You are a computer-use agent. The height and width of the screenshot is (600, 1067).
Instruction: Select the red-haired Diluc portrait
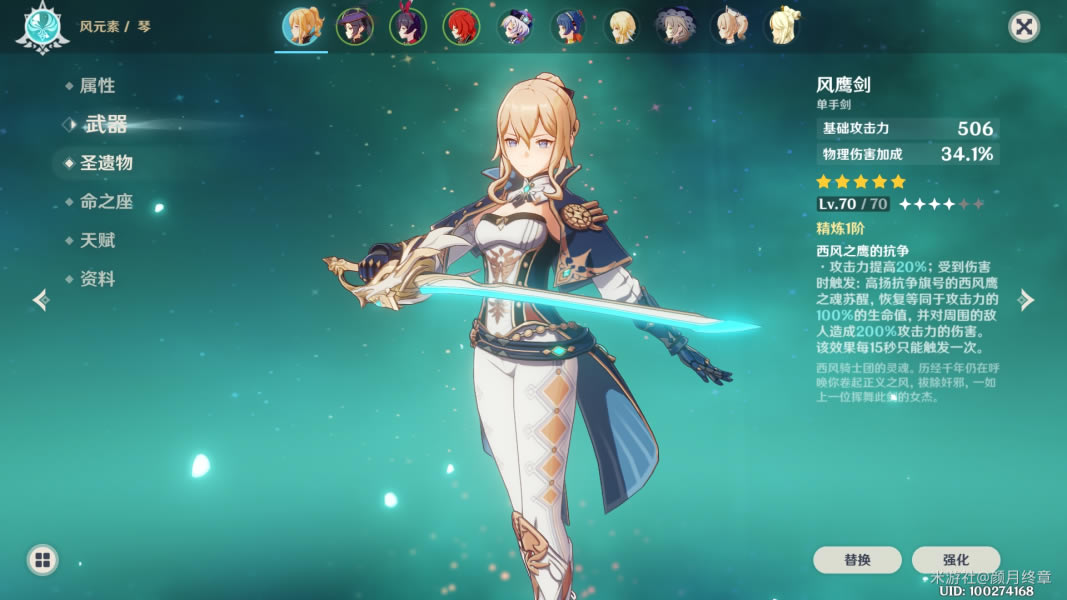tap(462, 27)
